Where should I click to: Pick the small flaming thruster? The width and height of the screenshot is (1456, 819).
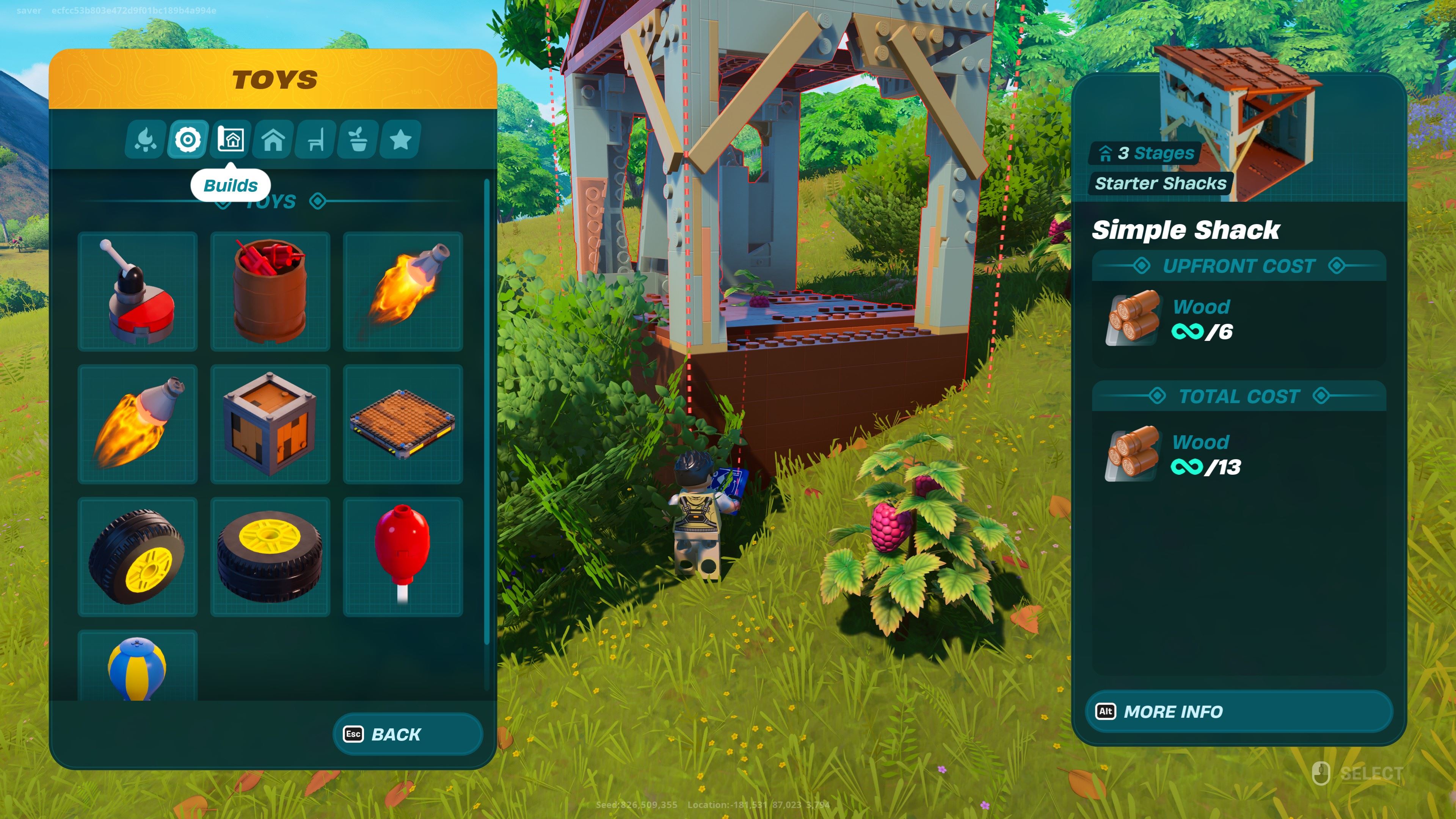403,292
